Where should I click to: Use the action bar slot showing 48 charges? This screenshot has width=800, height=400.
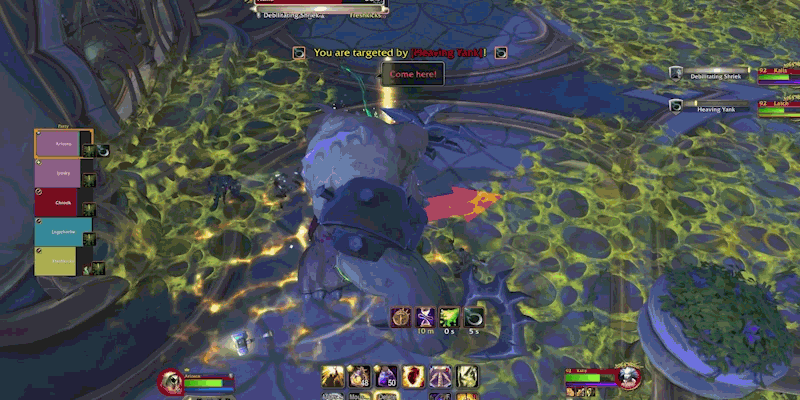[359, 377]
